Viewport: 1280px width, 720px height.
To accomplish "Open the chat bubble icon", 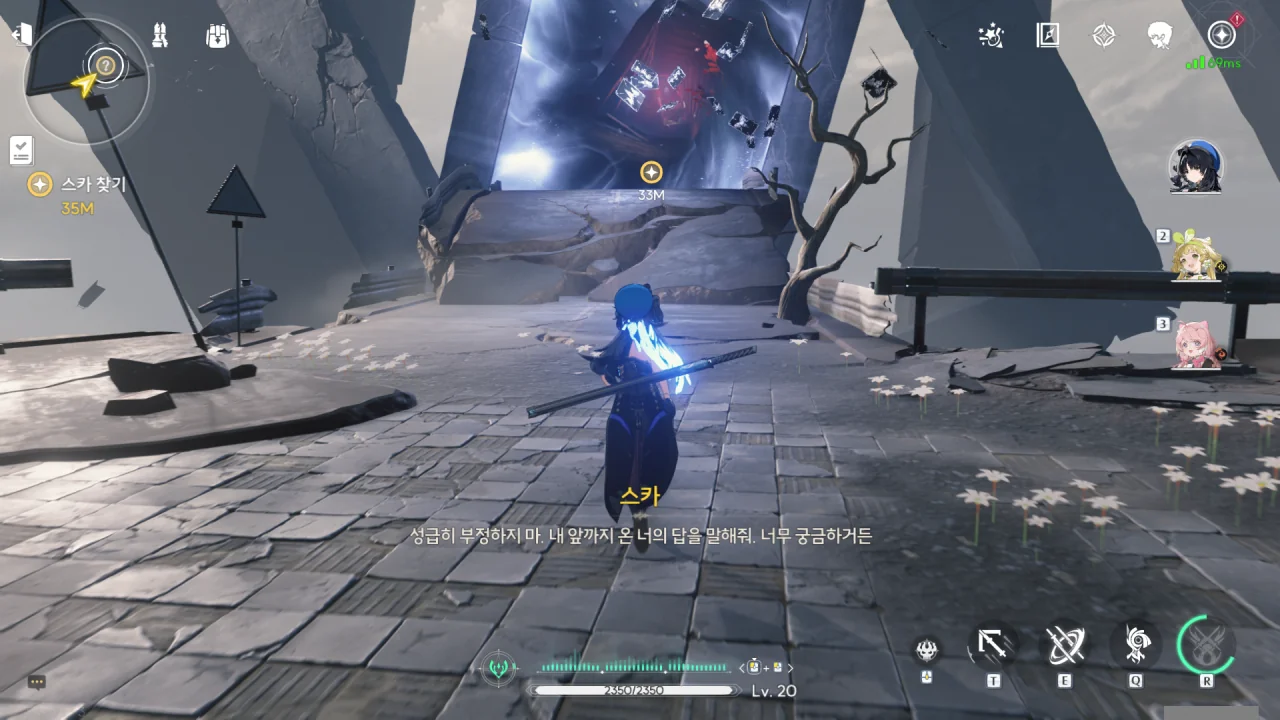I will (x=37, y=682).
